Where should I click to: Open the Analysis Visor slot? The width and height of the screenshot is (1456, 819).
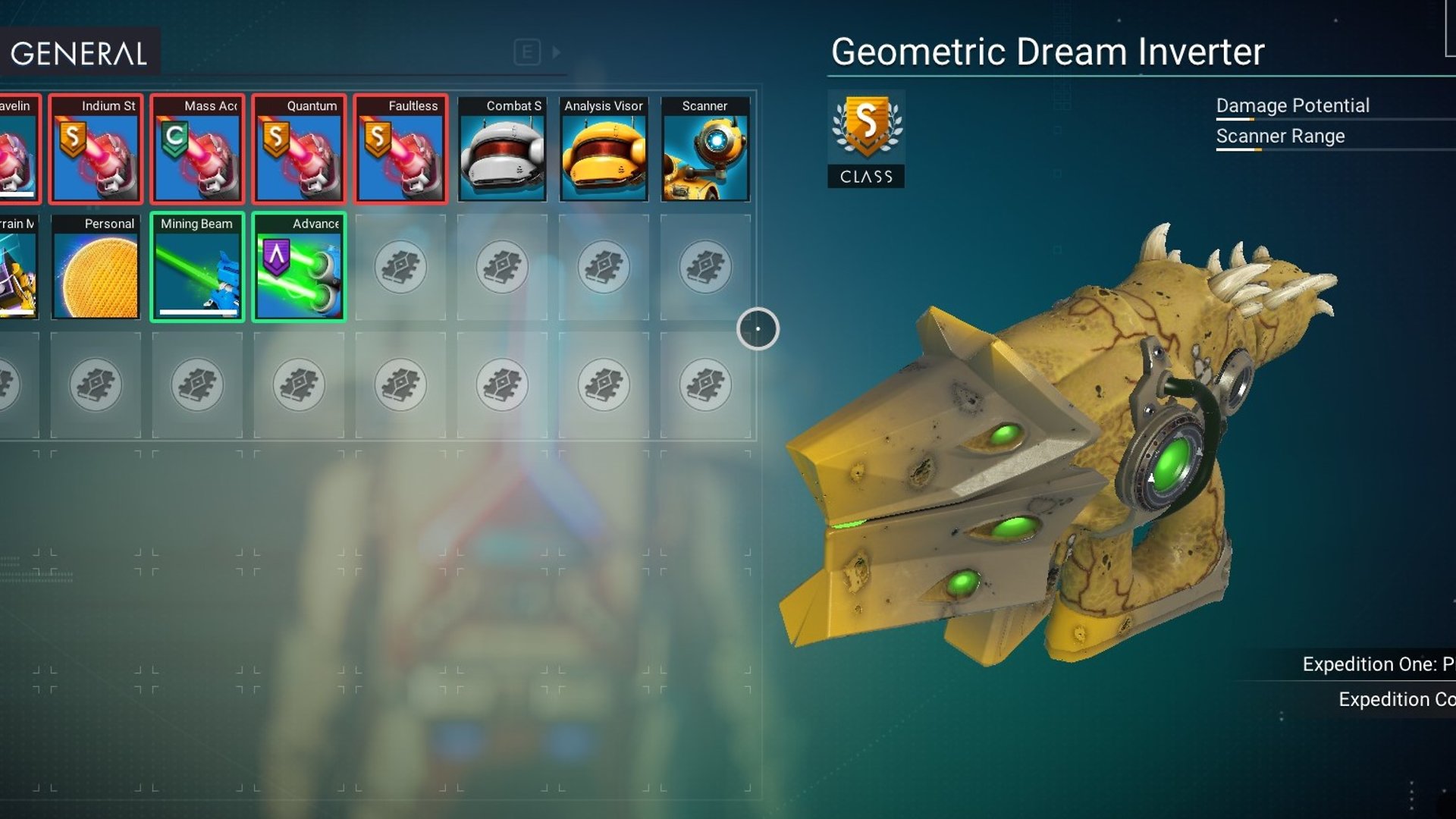click(604, 150)
